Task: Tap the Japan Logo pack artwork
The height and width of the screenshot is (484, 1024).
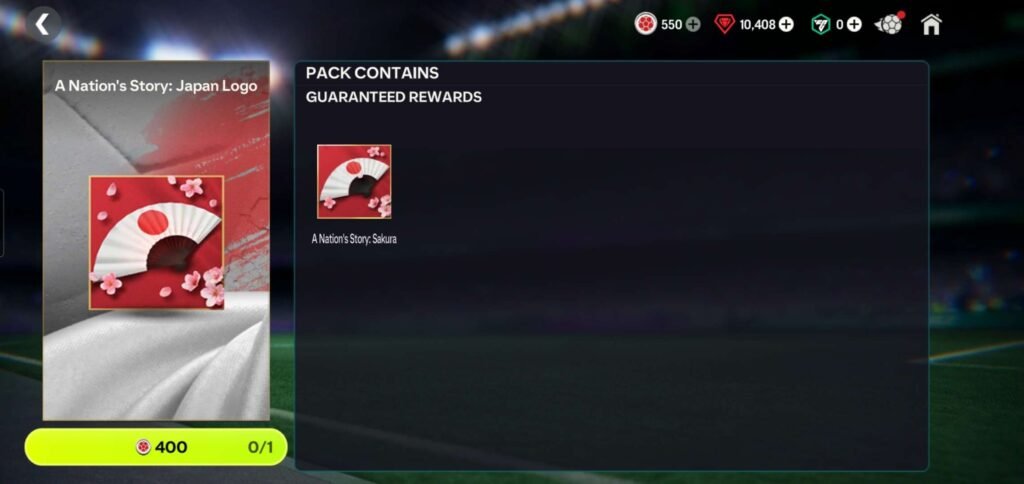Action: [x=156, y=243]
